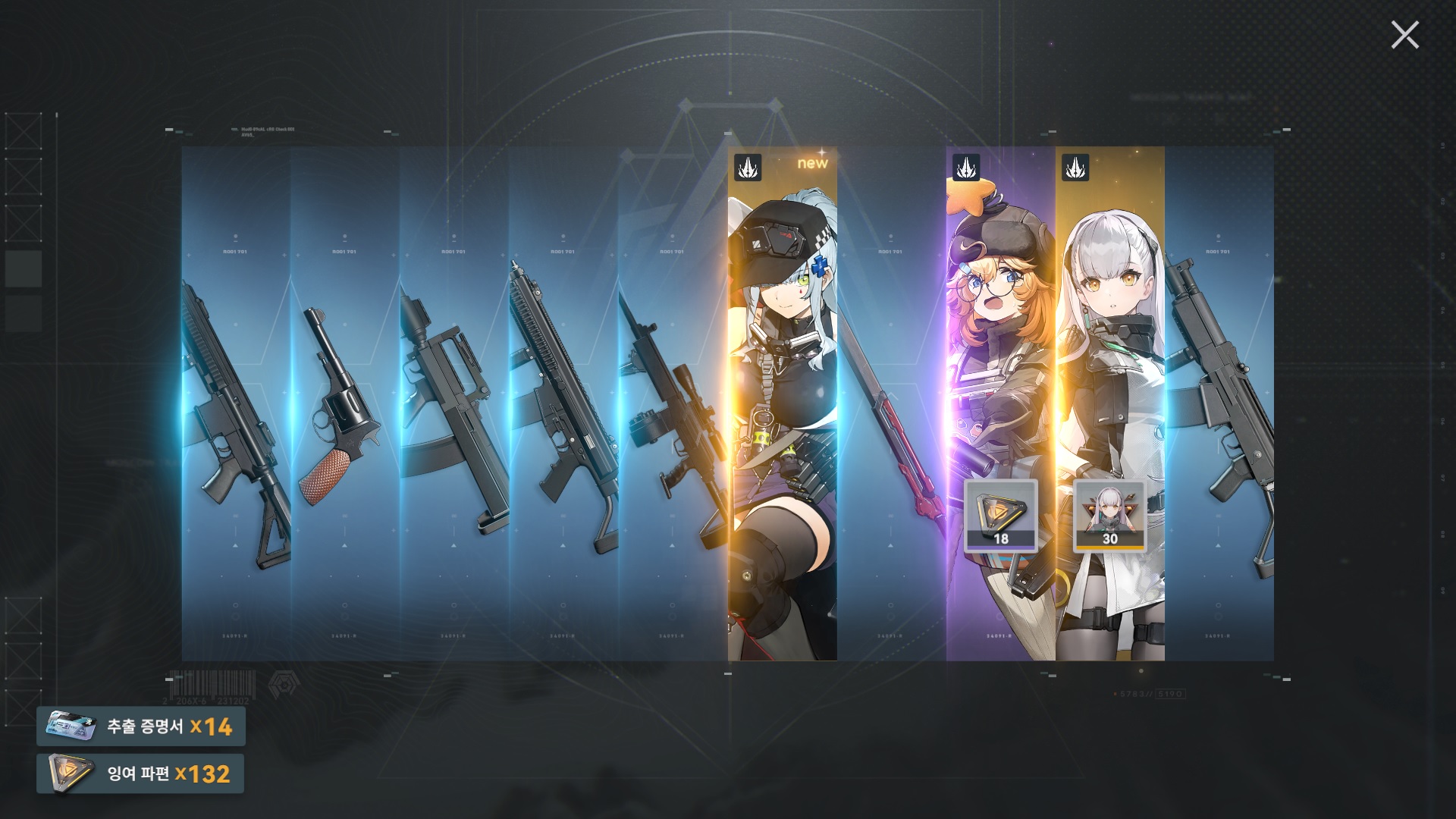This screenshot has width=1456, height=819.
Task: Close the gacha results screen
Action: (x=1404, y=36)
